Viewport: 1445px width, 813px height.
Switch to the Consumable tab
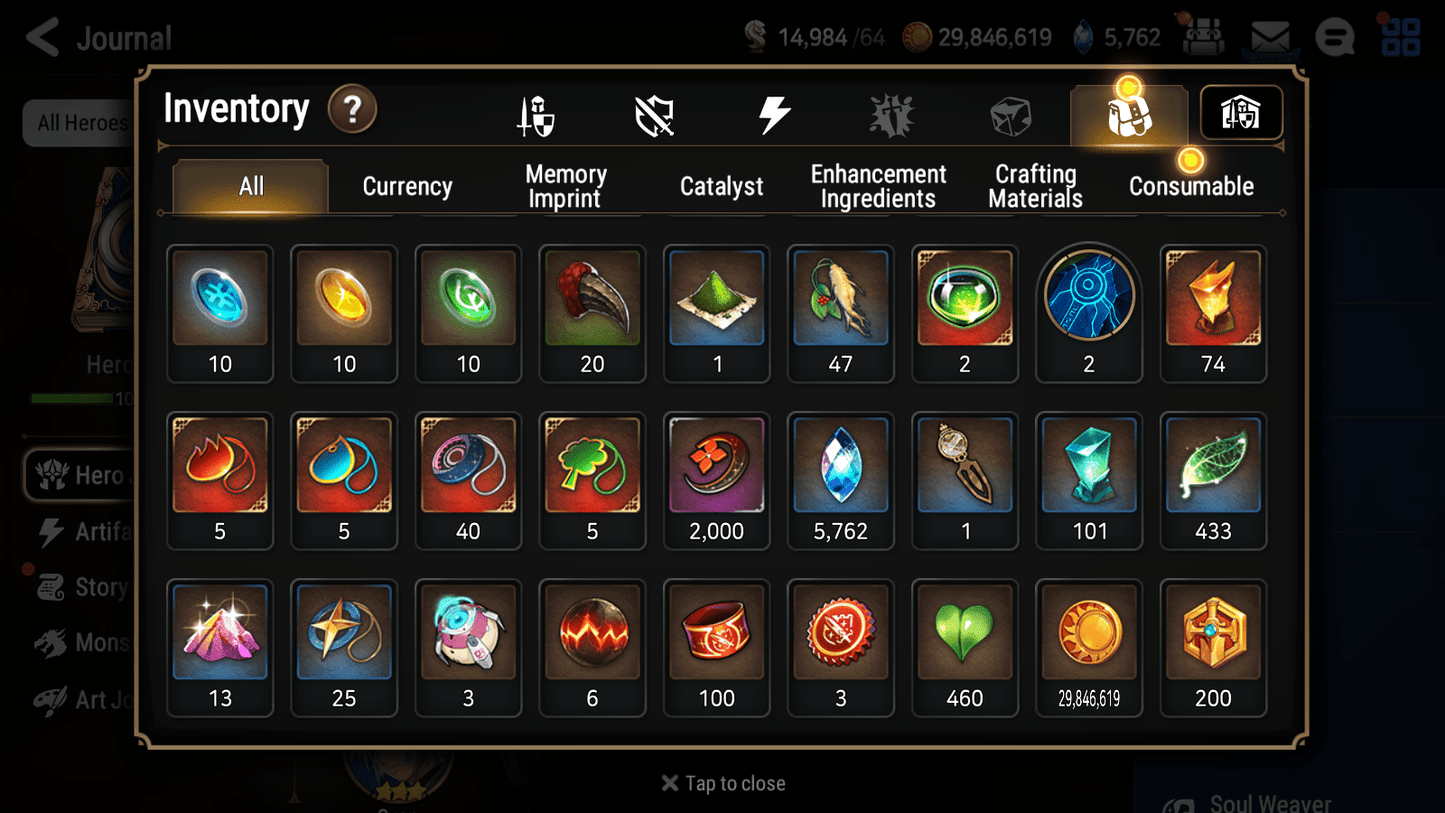[x=1191, y=186]
